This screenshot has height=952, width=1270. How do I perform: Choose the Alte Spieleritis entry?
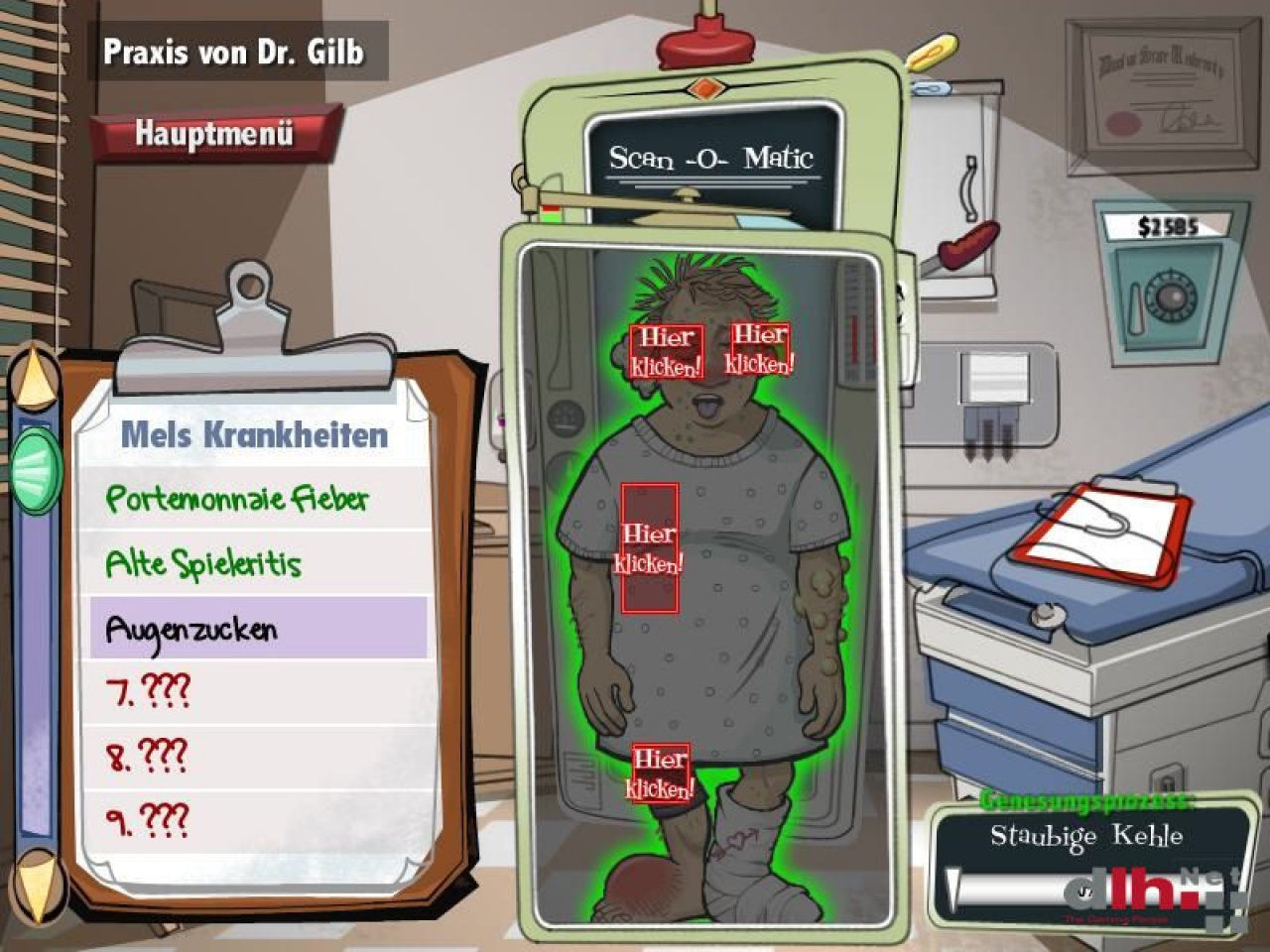(x=204, y=564)
